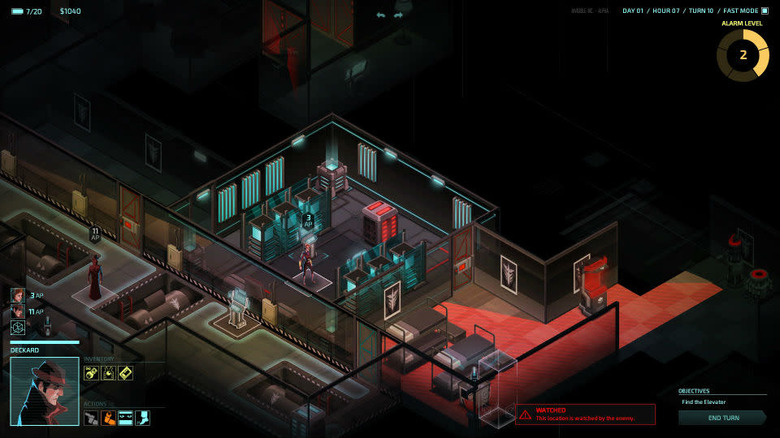Viewport: 780px width, 438px height.
Task: Activate the peek eyes action
Action: click(125, 417)
